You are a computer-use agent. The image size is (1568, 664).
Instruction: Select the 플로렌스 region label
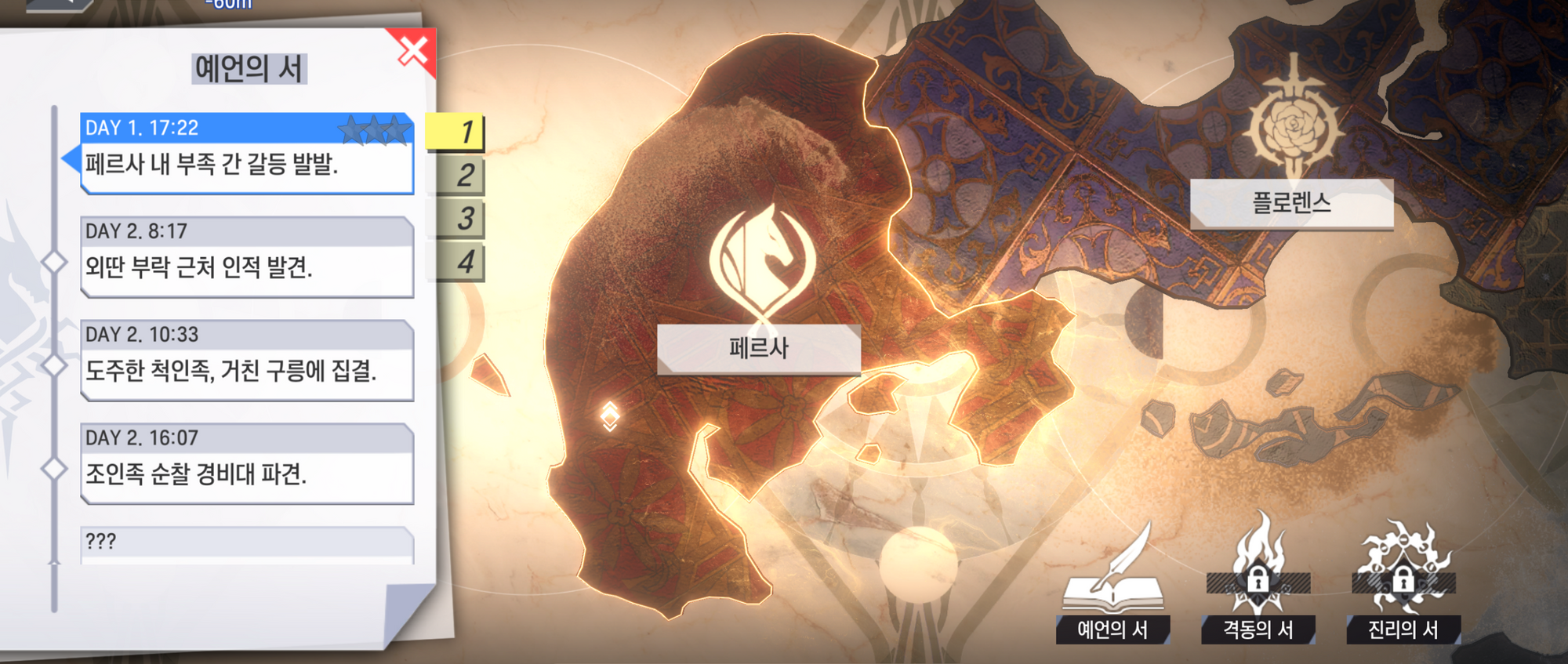pyautogui.click(x=1291, y=204)
